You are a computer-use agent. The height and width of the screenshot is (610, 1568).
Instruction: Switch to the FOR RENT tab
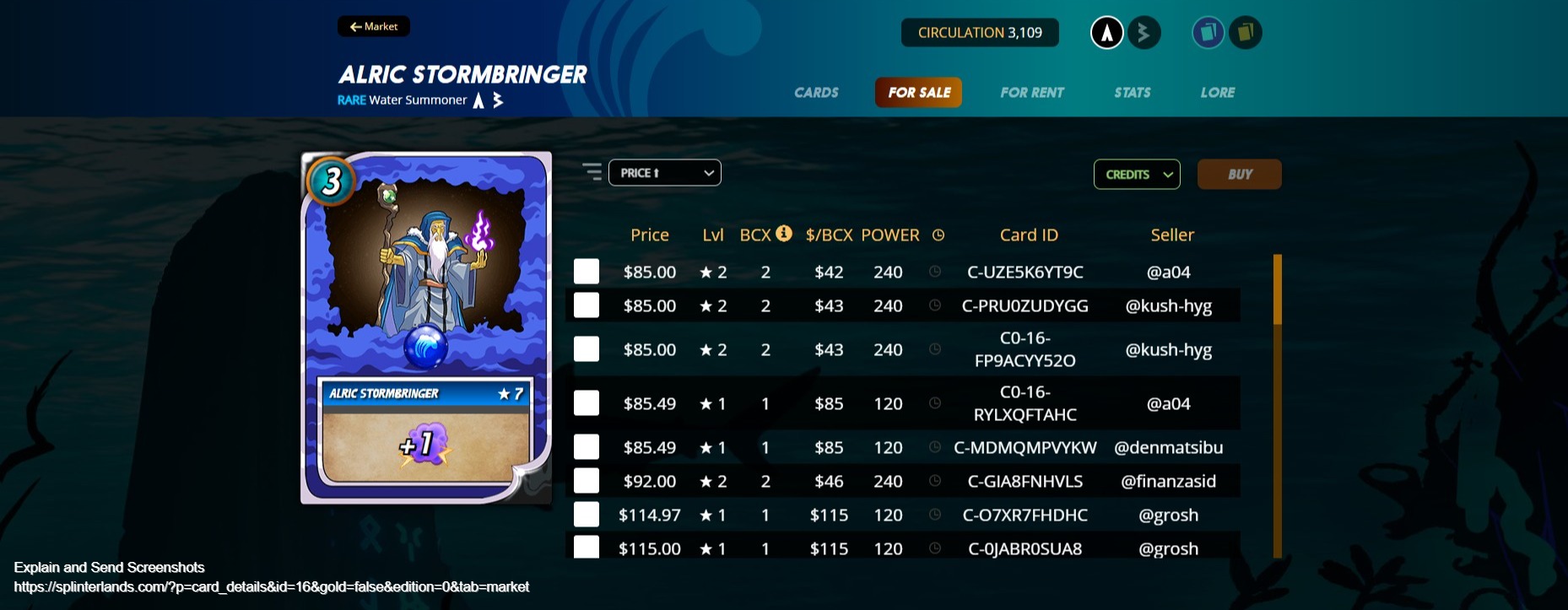1031,93
